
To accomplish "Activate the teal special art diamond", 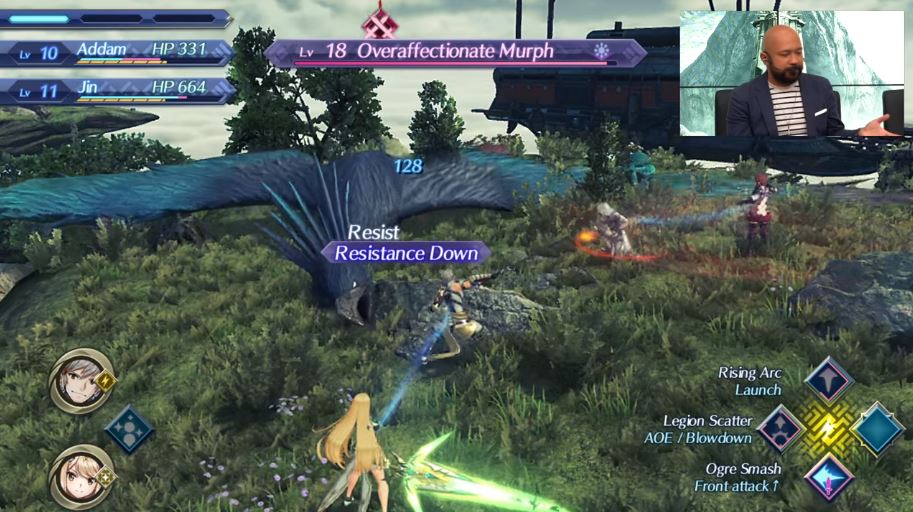I will click(878, 428).
